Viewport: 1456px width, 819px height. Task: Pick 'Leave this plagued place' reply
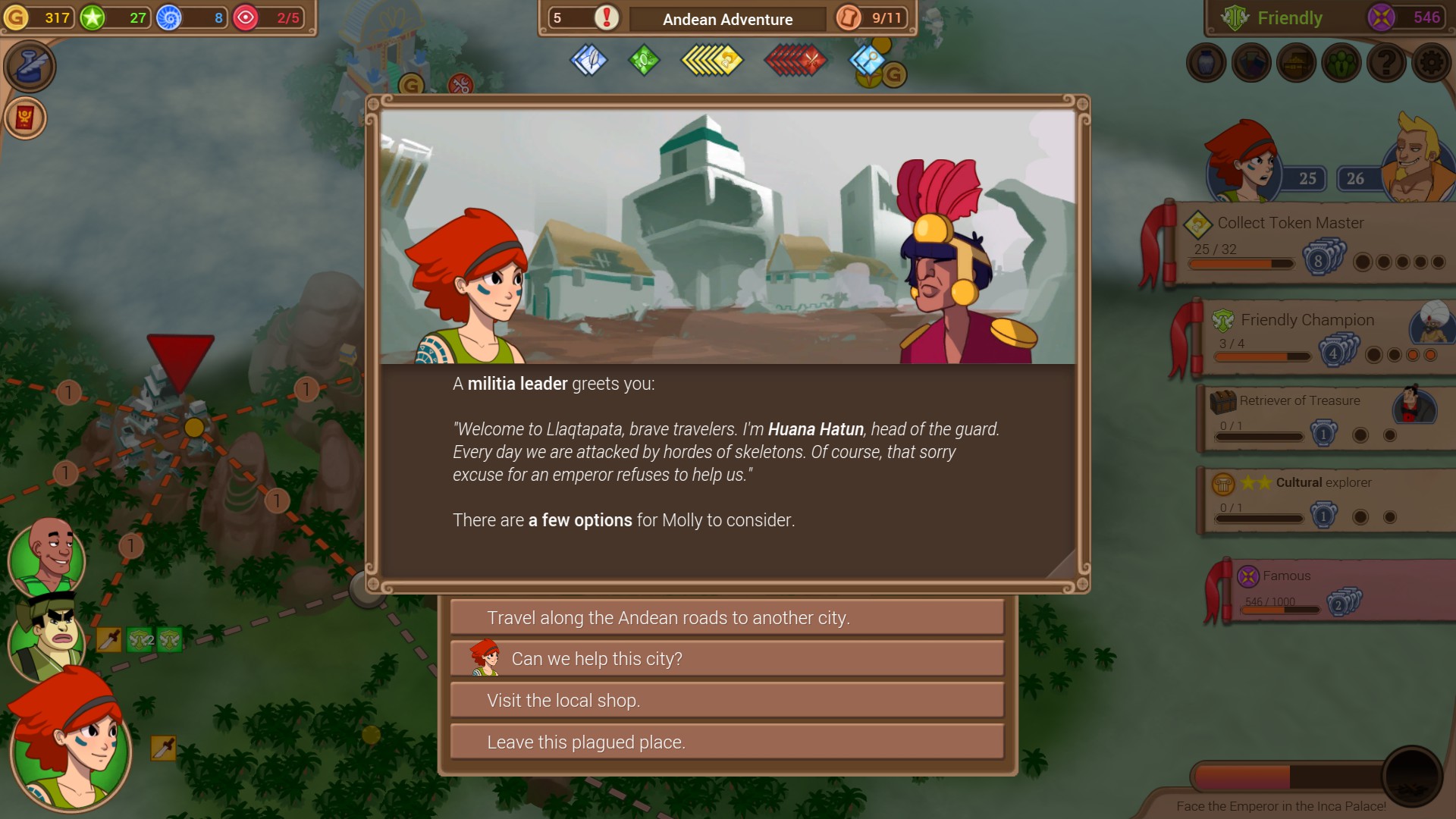click(726, 742)
